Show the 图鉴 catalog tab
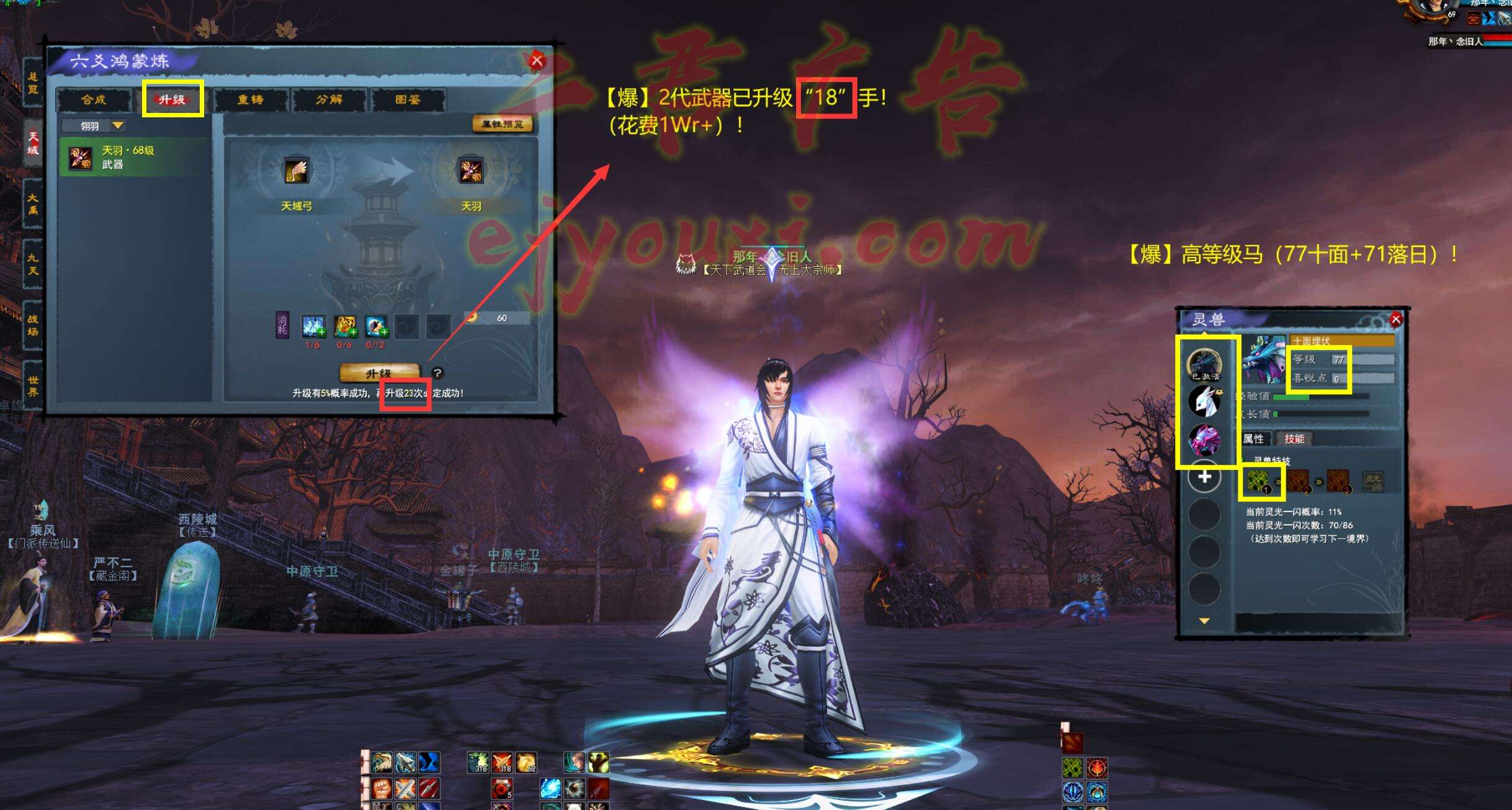Screen dimensions: 1512x810 (x=408, y=99)
